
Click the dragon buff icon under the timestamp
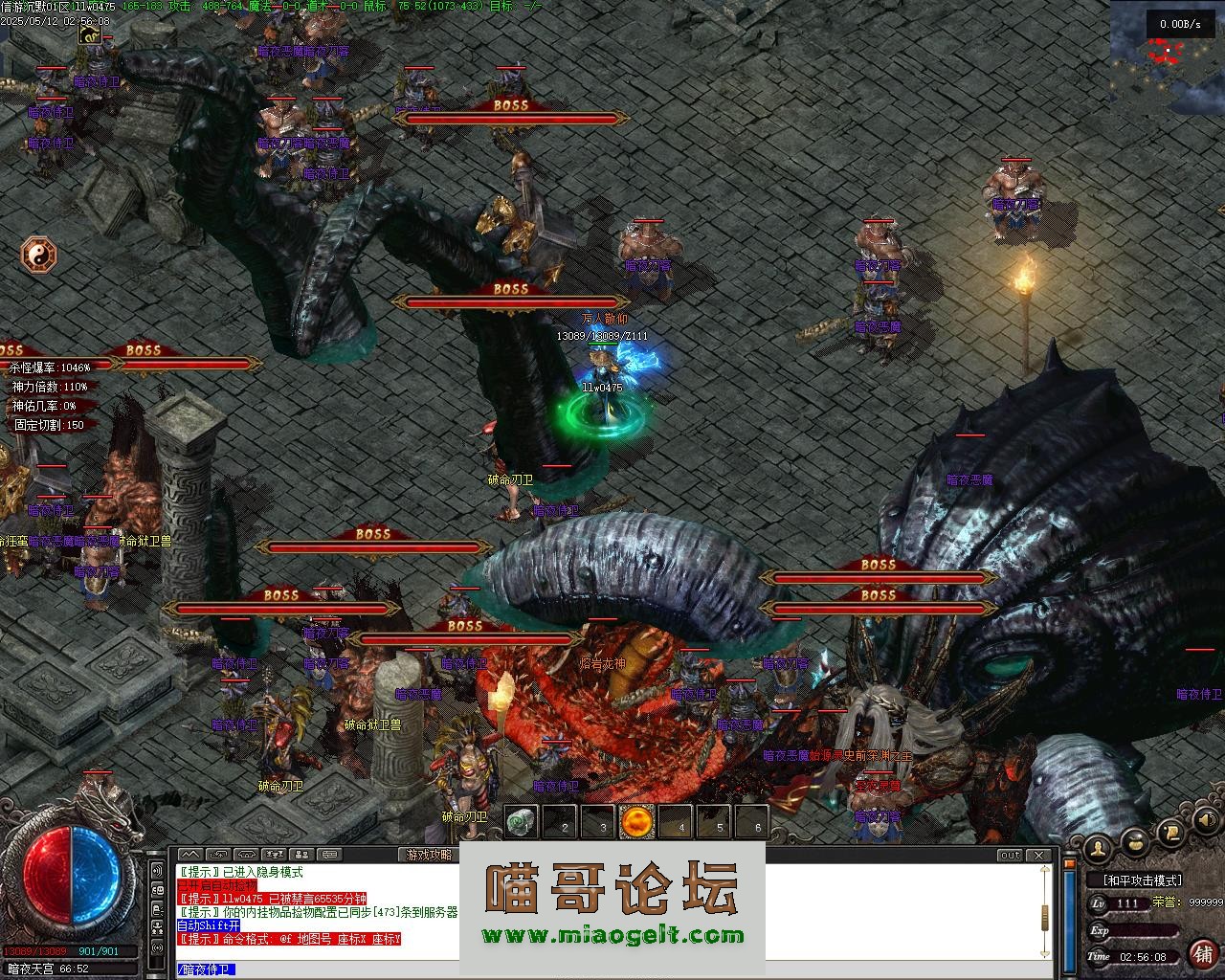[90, 35]
